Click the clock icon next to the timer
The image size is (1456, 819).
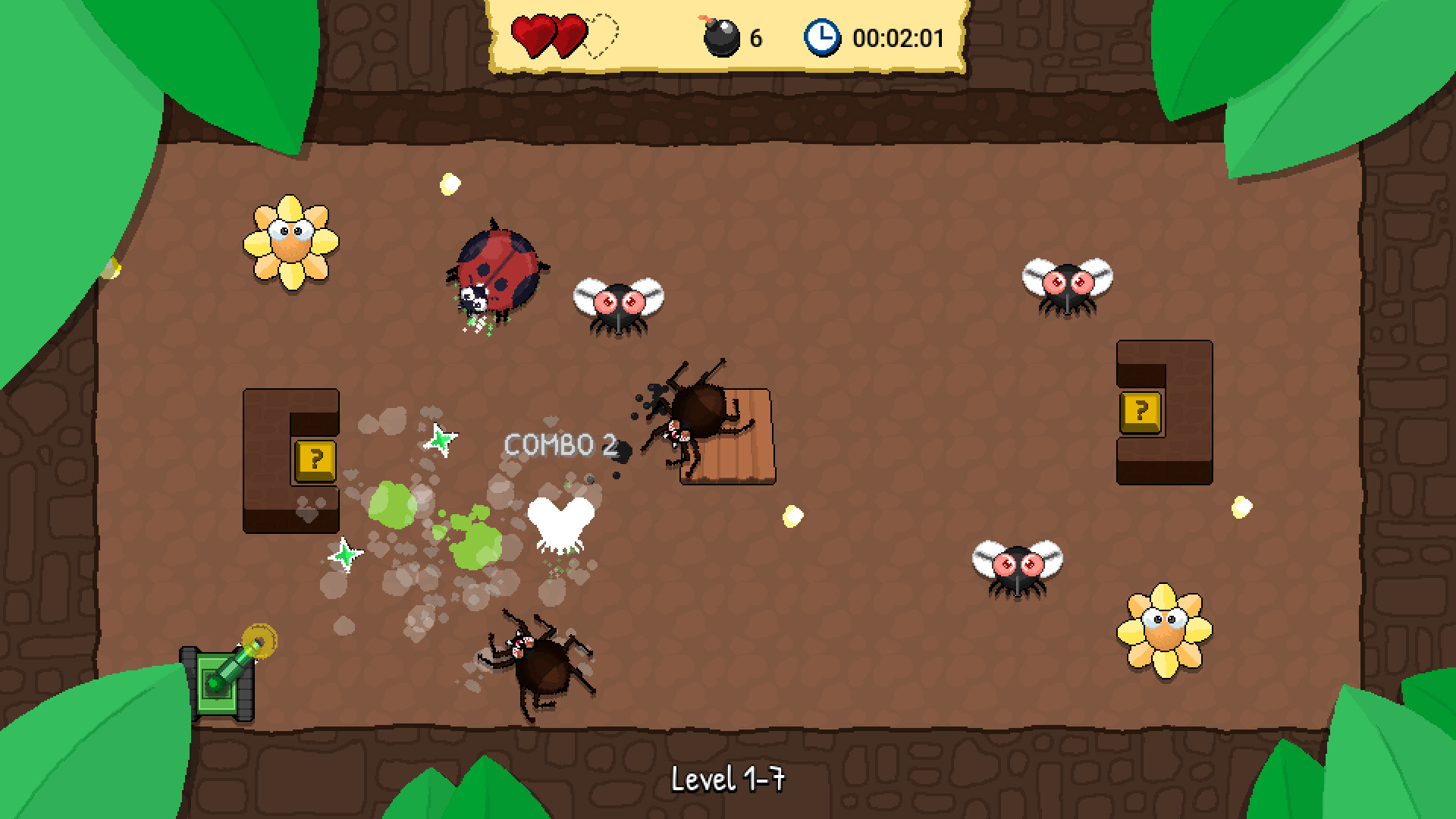822,35
